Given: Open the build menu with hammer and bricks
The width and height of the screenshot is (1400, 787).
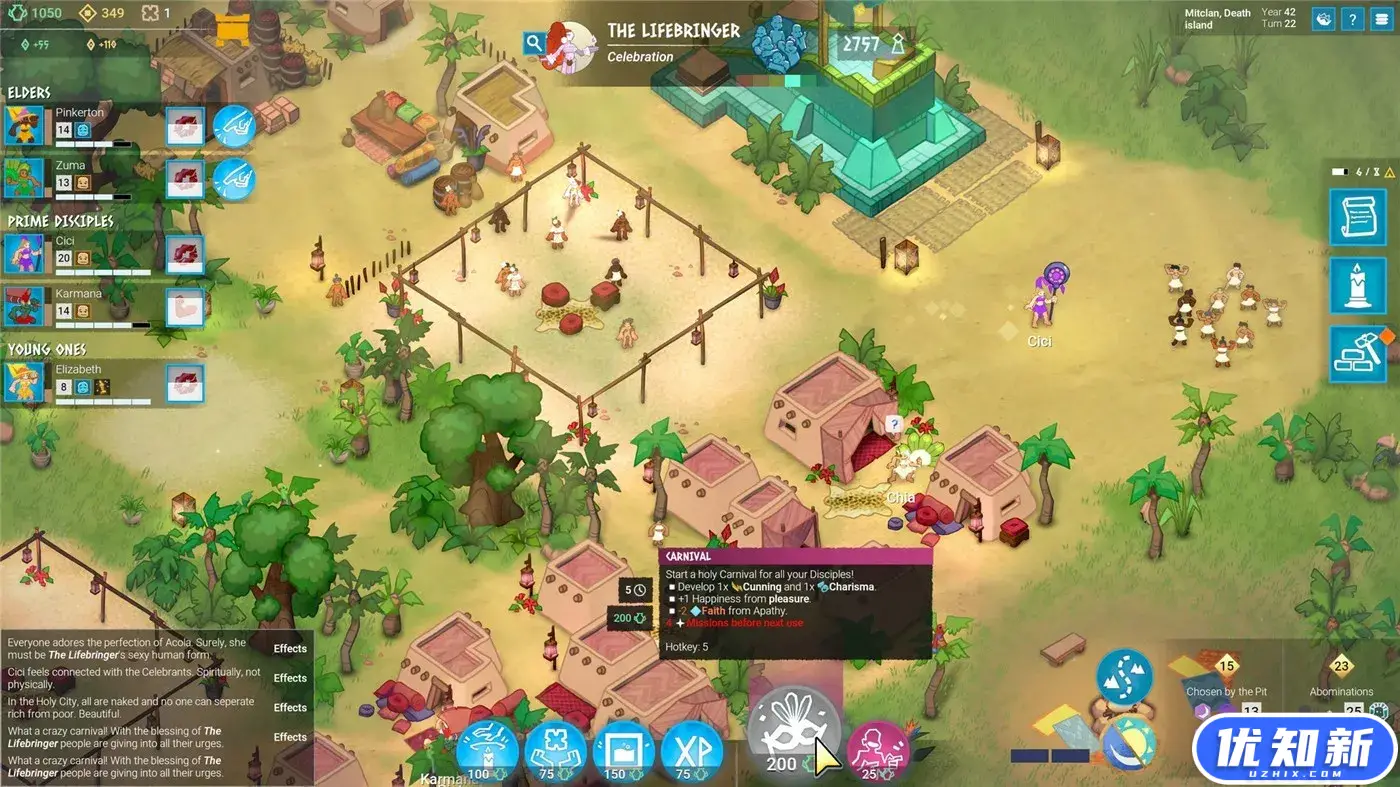Looking at the screenshot, I should [x=1357, y=355].
